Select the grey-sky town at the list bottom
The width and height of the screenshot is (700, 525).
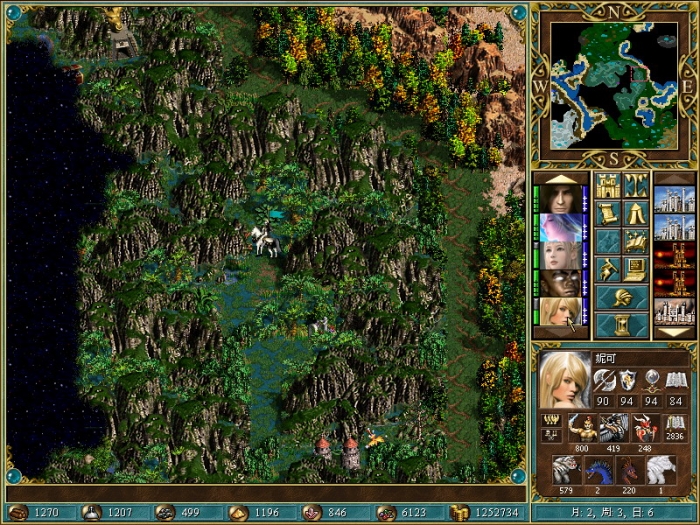click(673, 311)
